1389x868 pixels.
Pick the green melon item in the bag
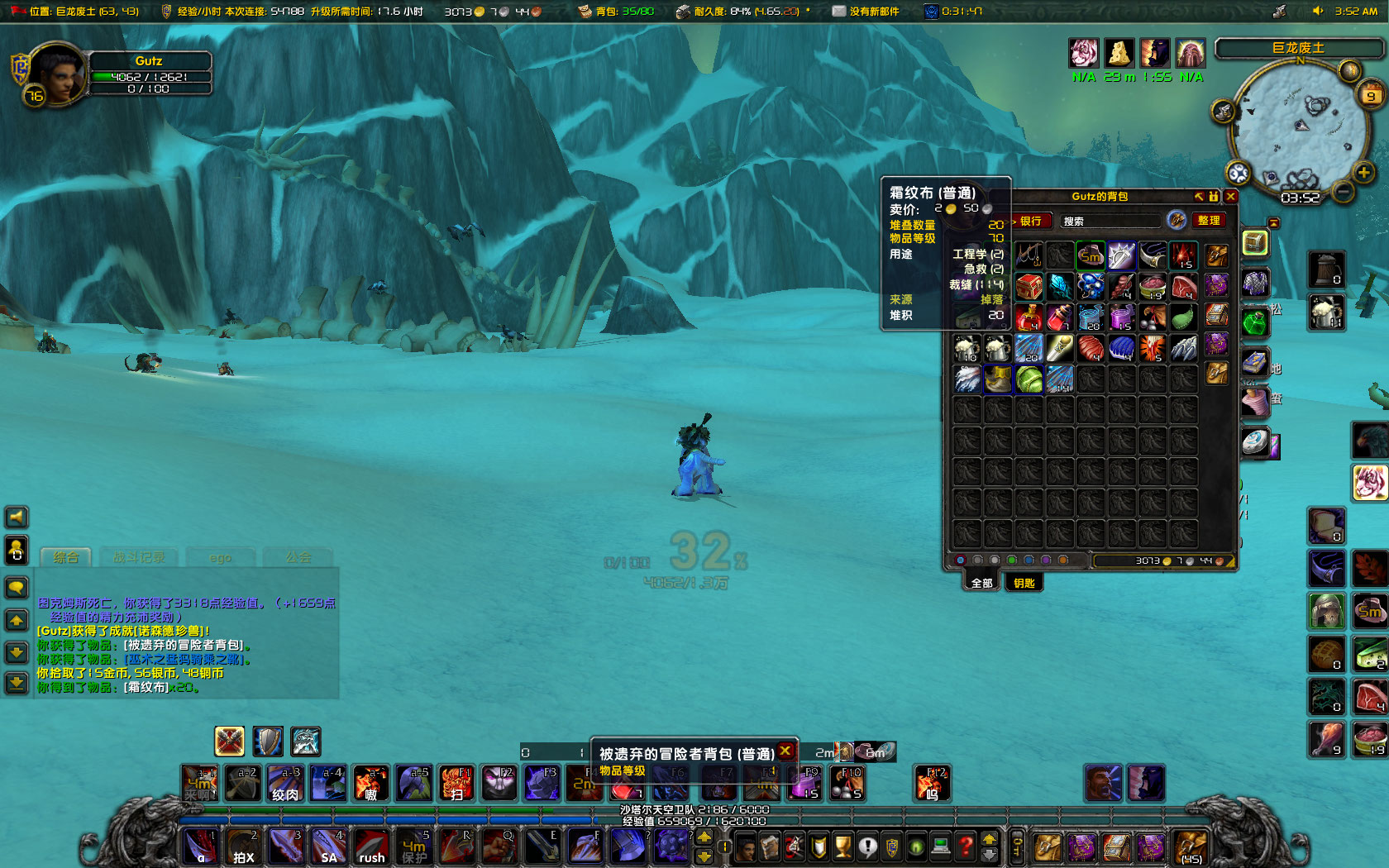1029,379
